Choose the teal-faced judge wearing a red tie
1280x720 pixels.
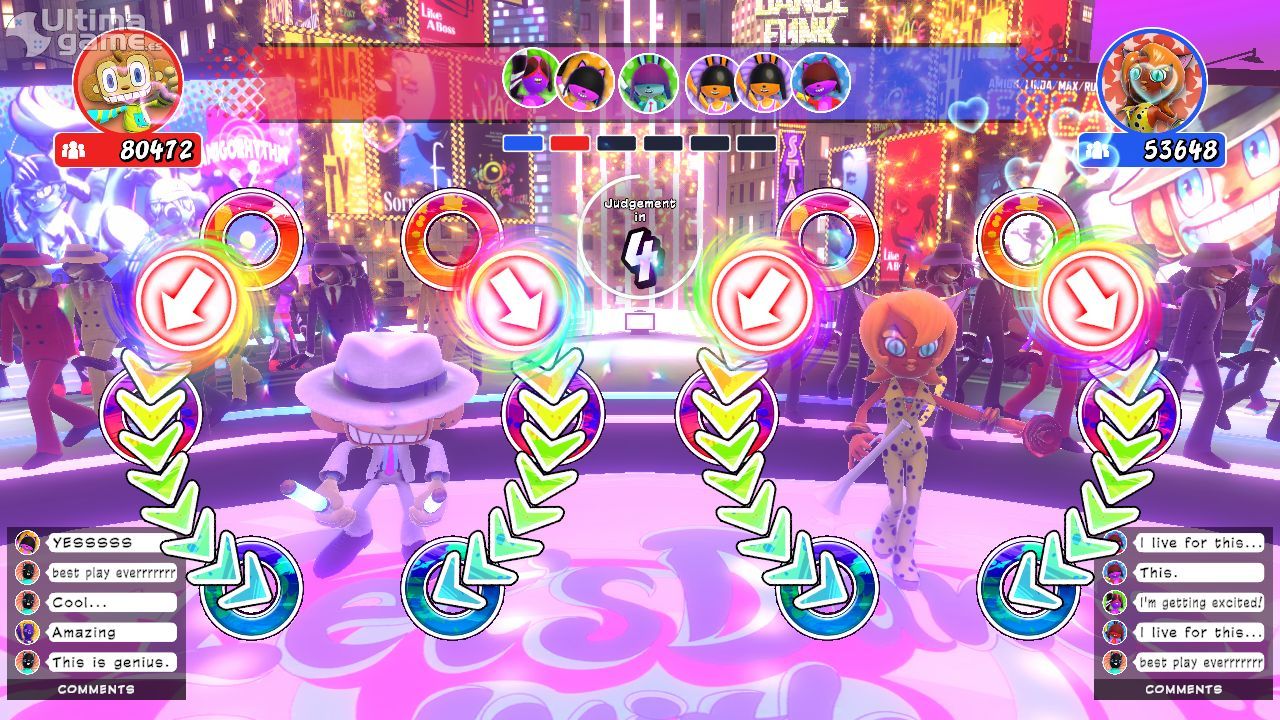coord(648,82)
